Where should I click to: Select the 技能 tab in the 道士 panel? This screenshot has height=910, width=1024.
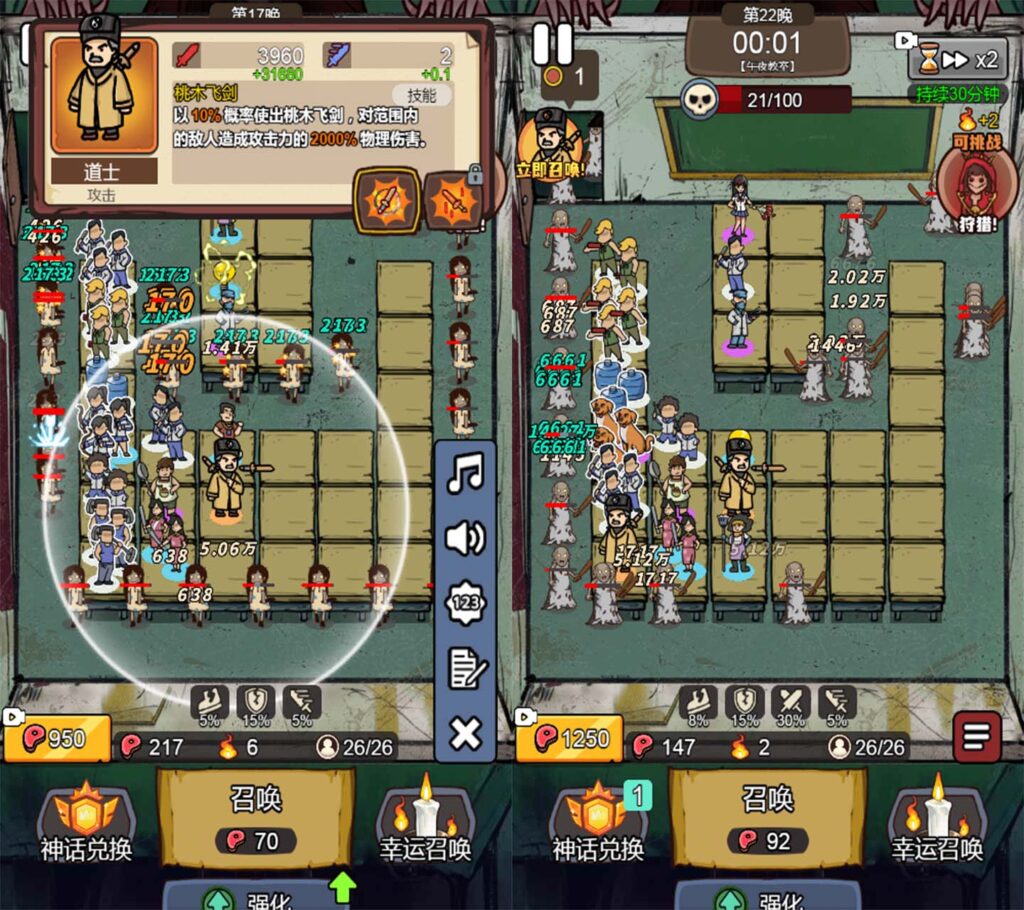coord(422,96)
